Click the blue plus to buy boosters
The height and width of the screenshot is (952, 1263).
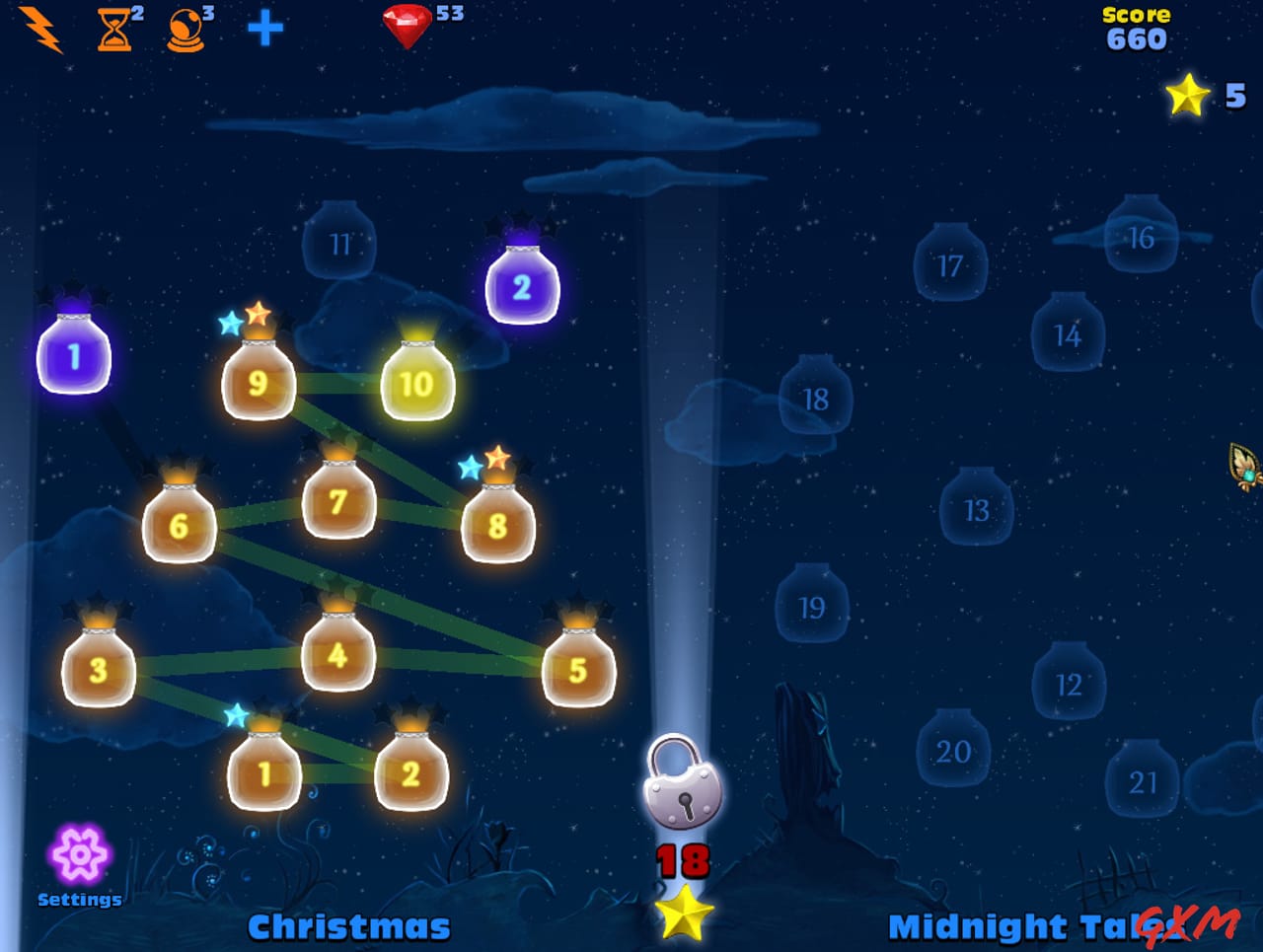261,29
